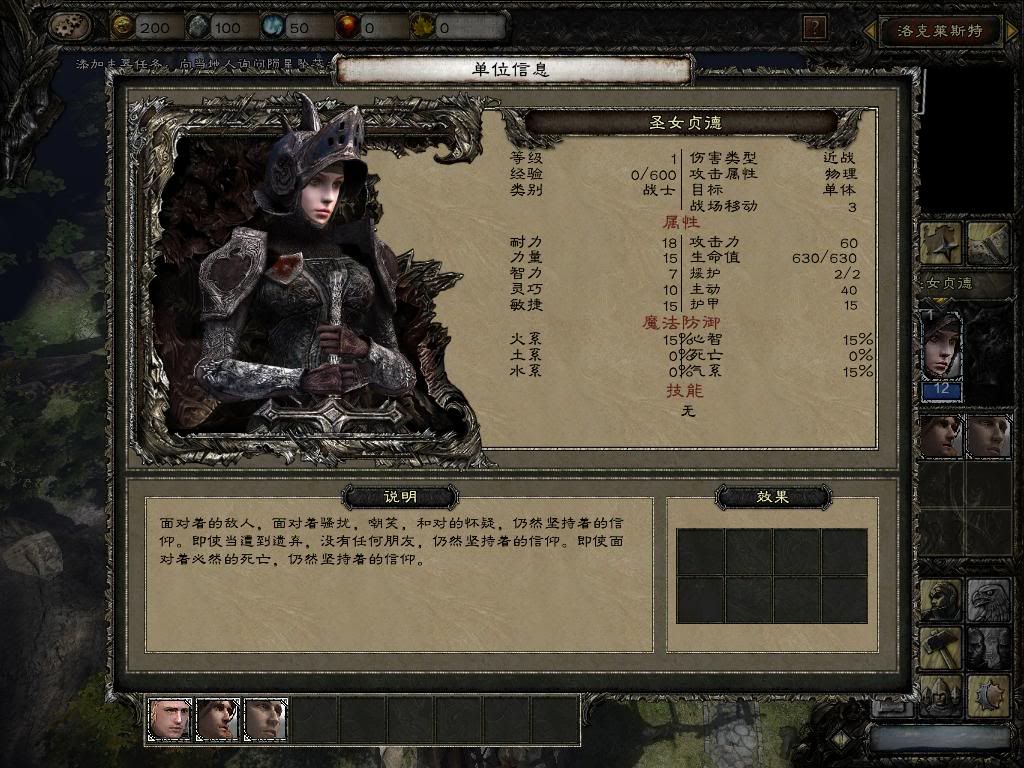Select the 圣女贞德 hero portrait in the side panel
The width and height of the screenshot is (1024, 768).
941,344
